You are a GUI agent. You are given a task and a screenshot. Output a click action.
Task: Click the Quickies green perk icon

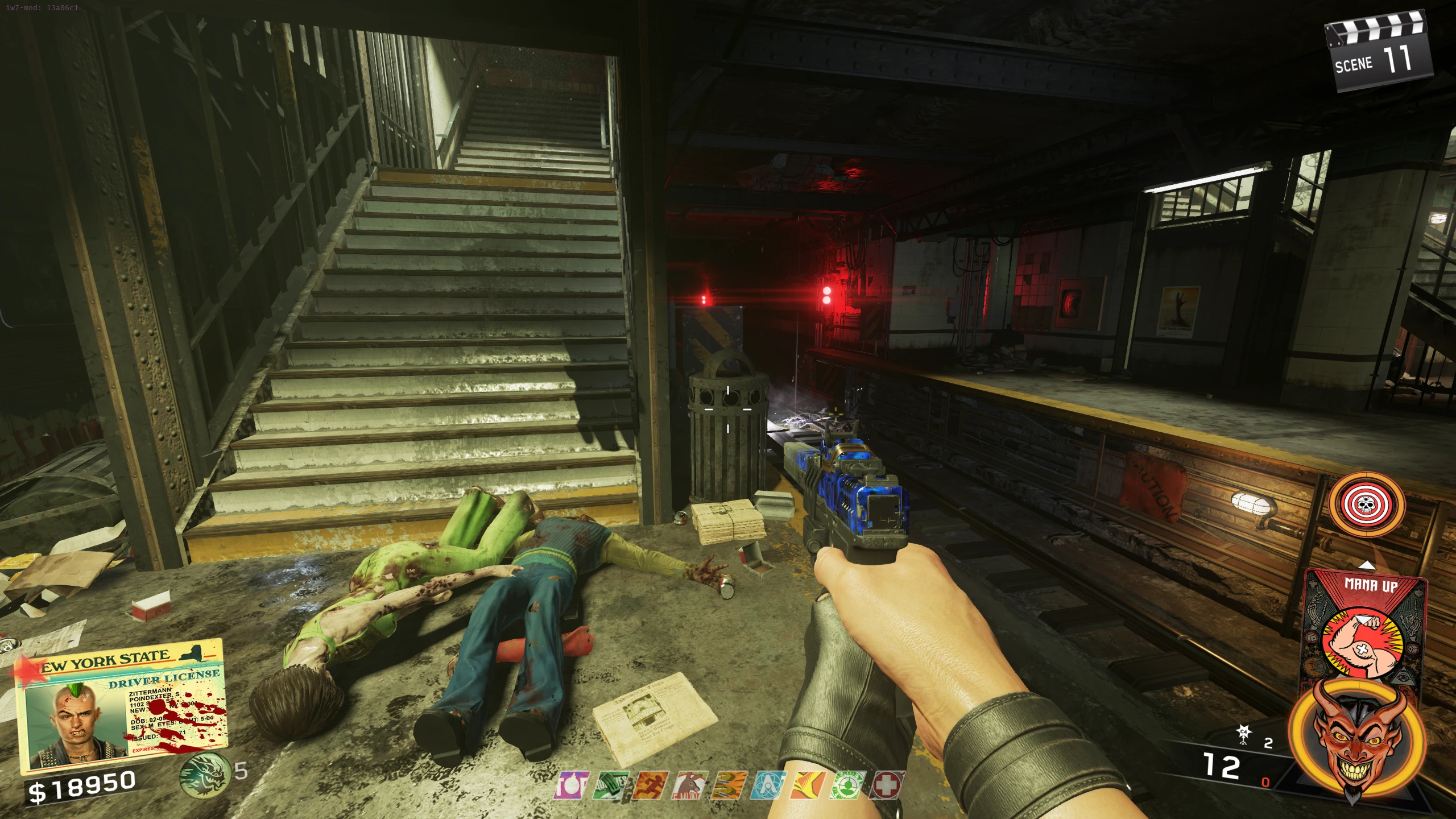610,785
